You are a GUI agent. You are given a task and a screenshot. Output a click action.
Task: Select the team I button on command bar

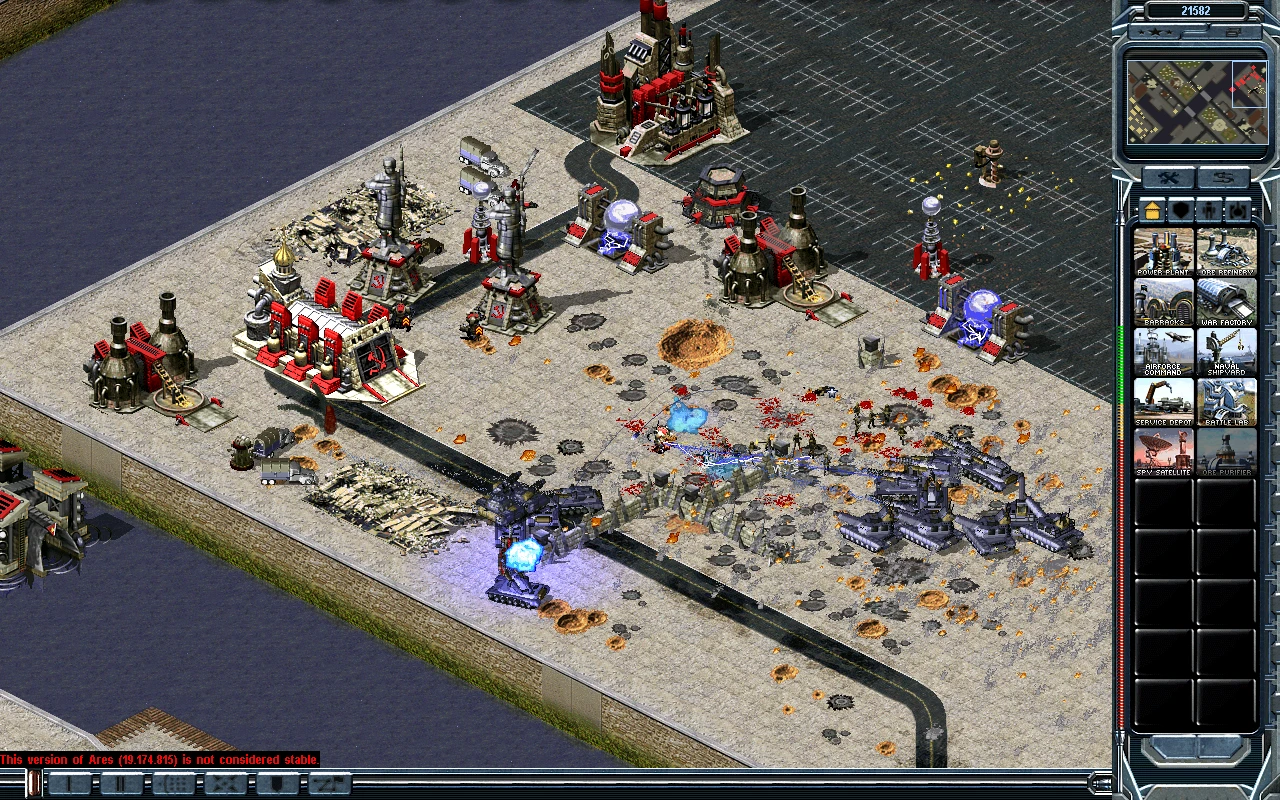tap(70, 784)
